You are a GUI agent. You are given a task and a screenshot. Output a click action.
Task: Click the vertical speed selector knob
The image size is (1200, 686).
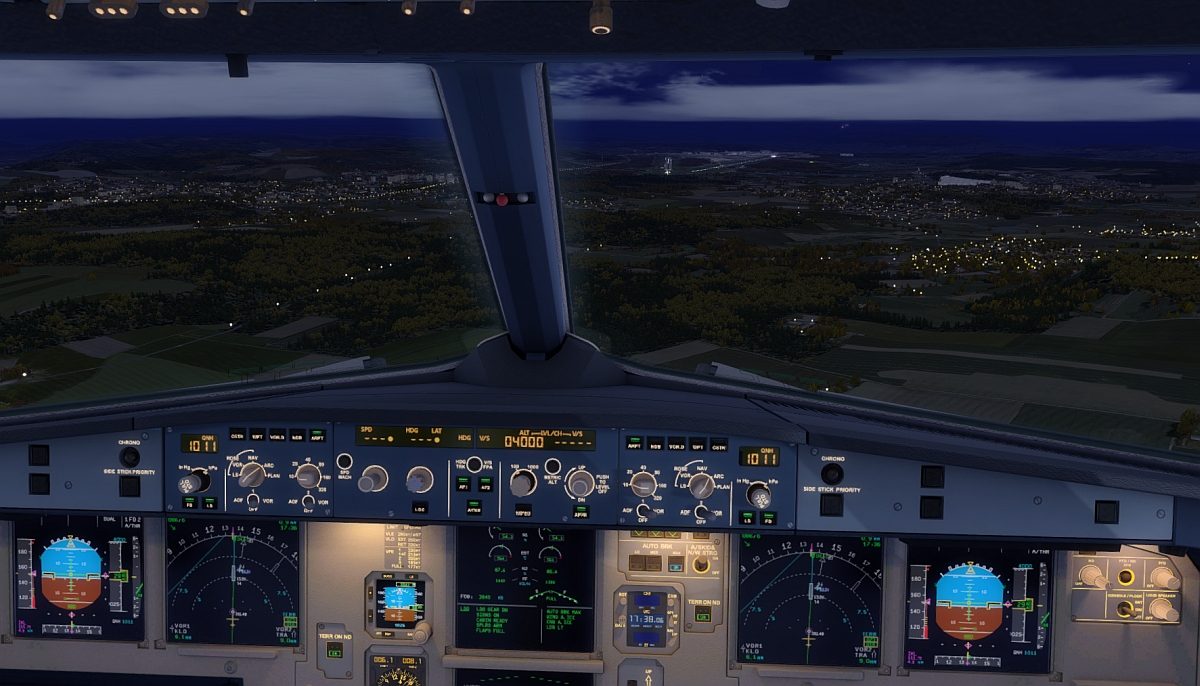[580, 484]
